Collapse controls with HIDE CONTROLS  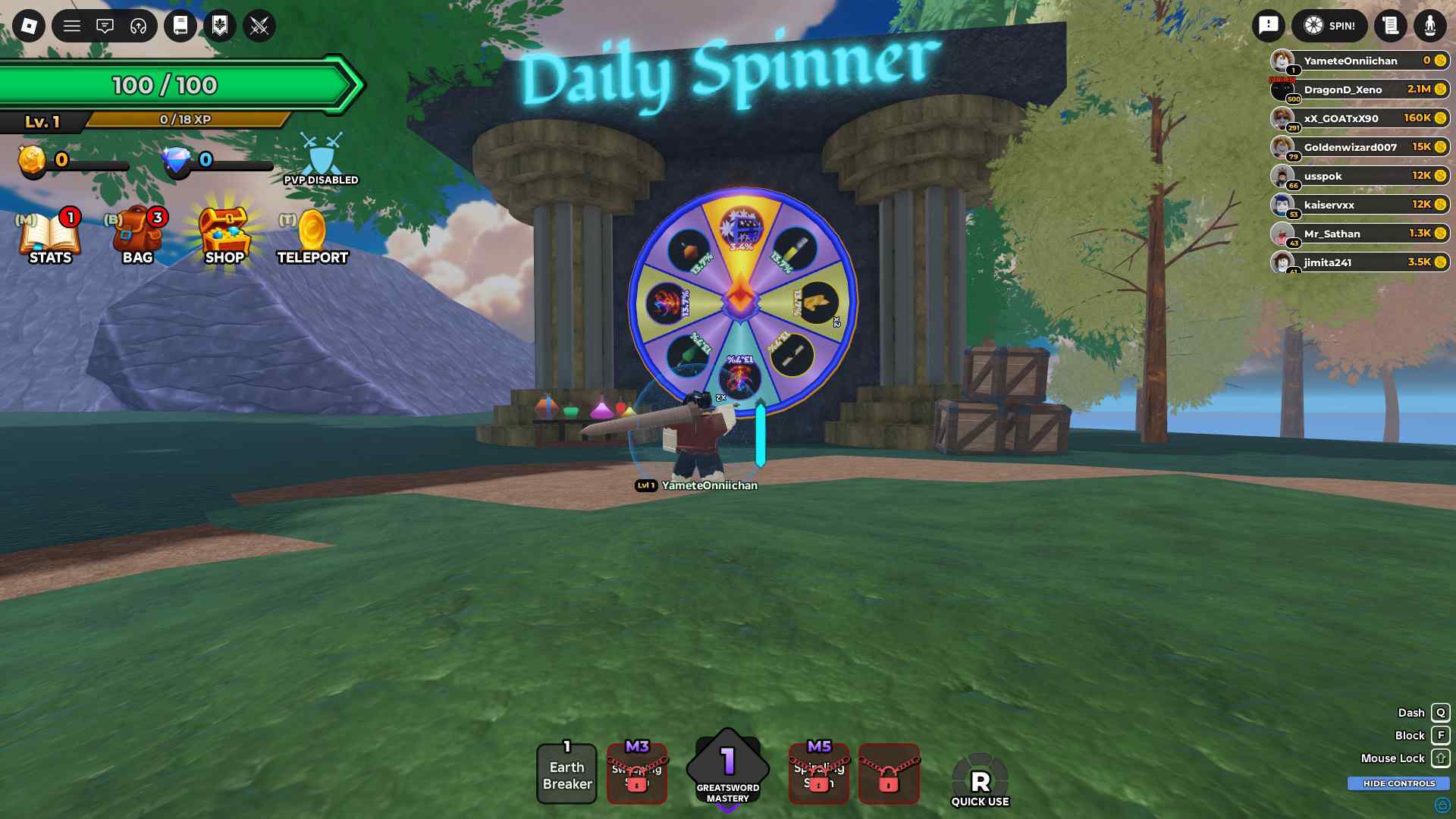click(x=1398, y=783)
